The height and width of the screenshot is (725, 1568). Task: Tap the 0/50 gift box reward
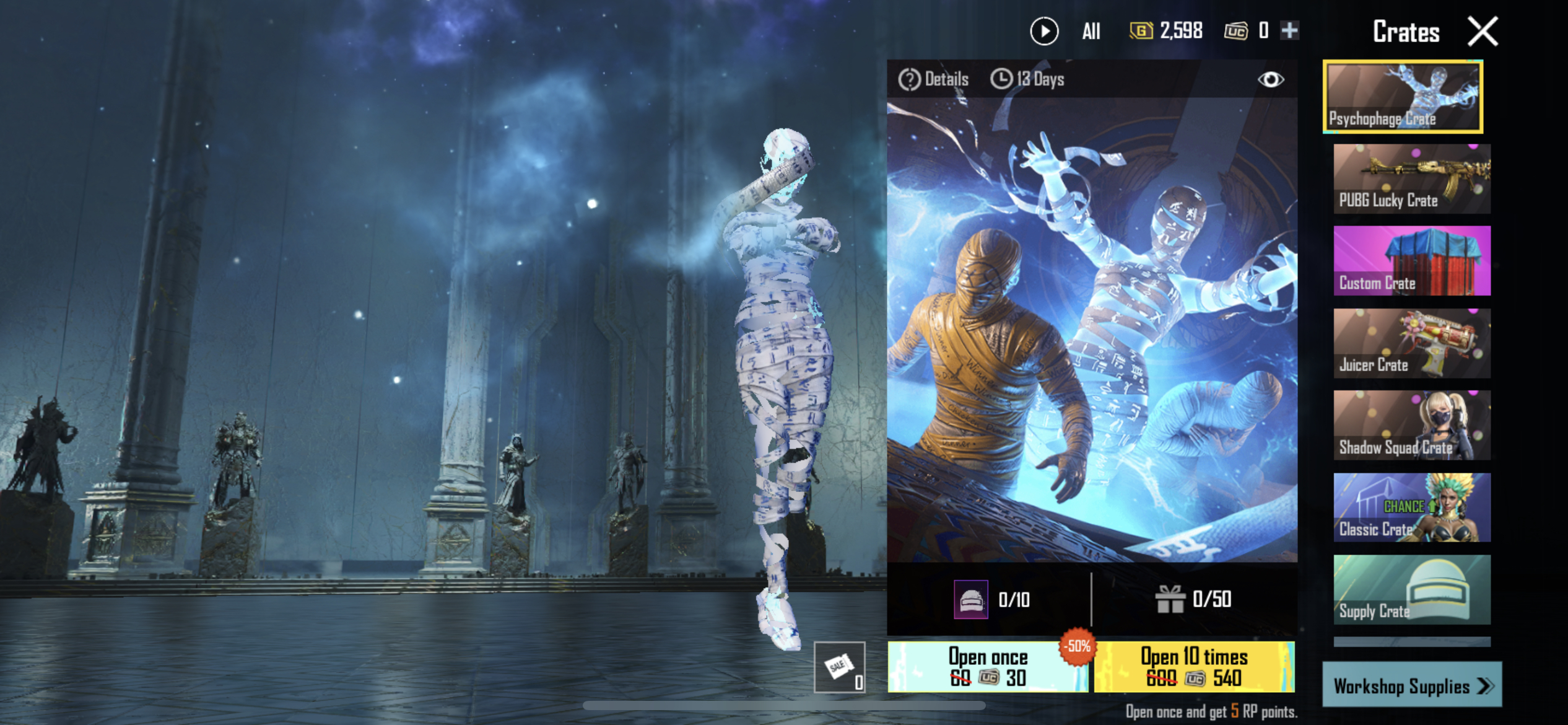tap(1193, 599)
